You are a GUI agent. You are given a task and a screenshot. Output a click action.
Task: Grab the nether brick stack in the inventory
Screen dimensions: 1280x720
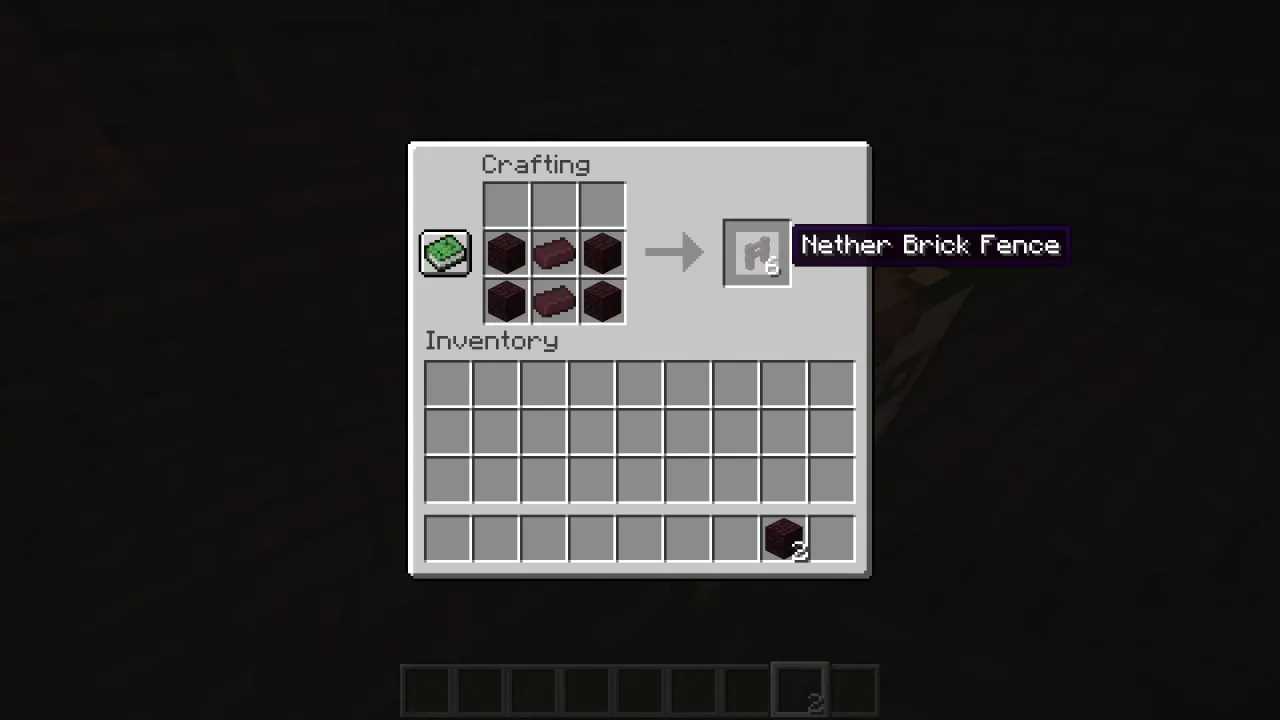[x=783, y=539]
